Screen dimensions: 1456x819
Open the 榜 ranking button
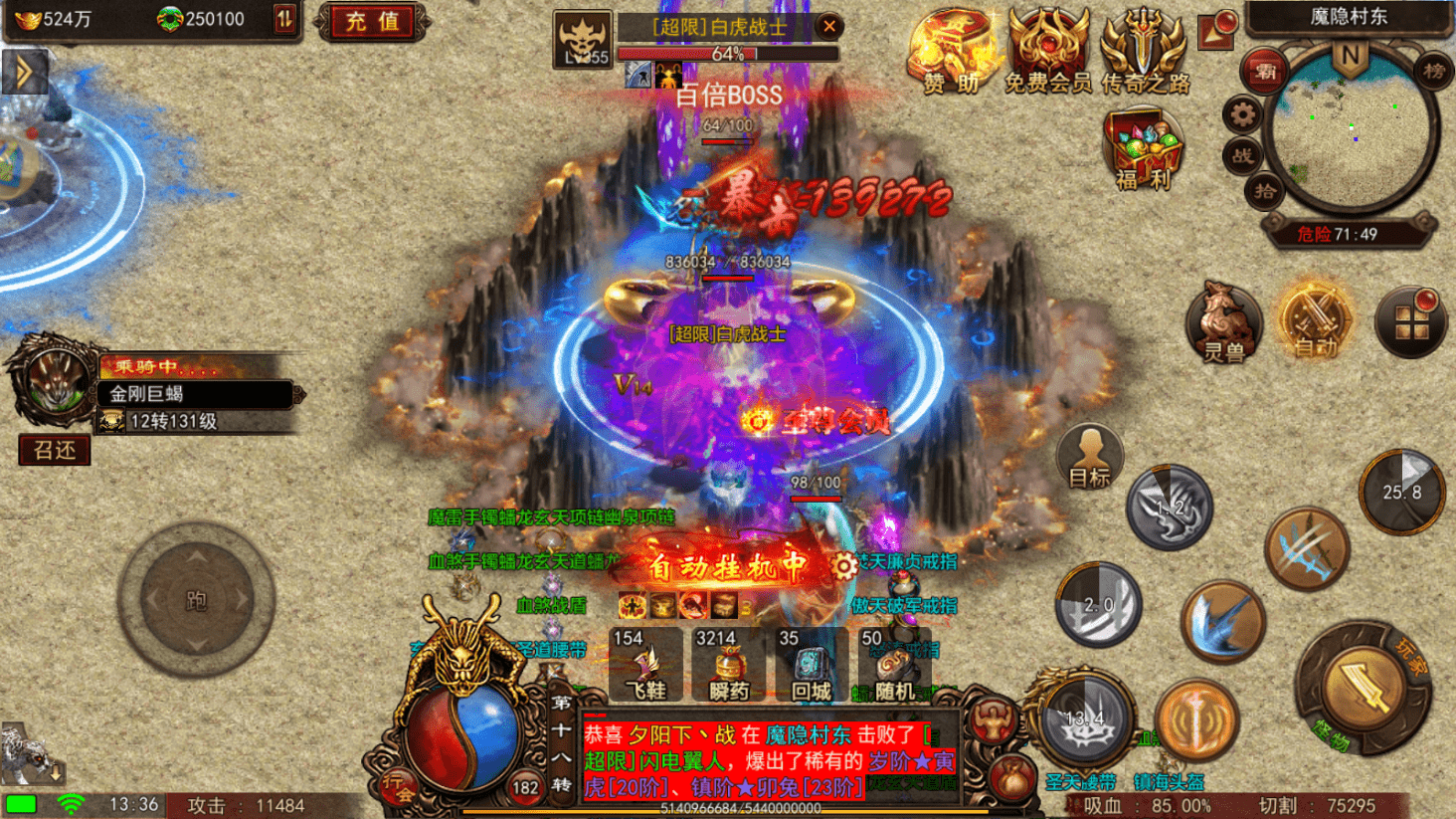click(x=1433, y=71)
